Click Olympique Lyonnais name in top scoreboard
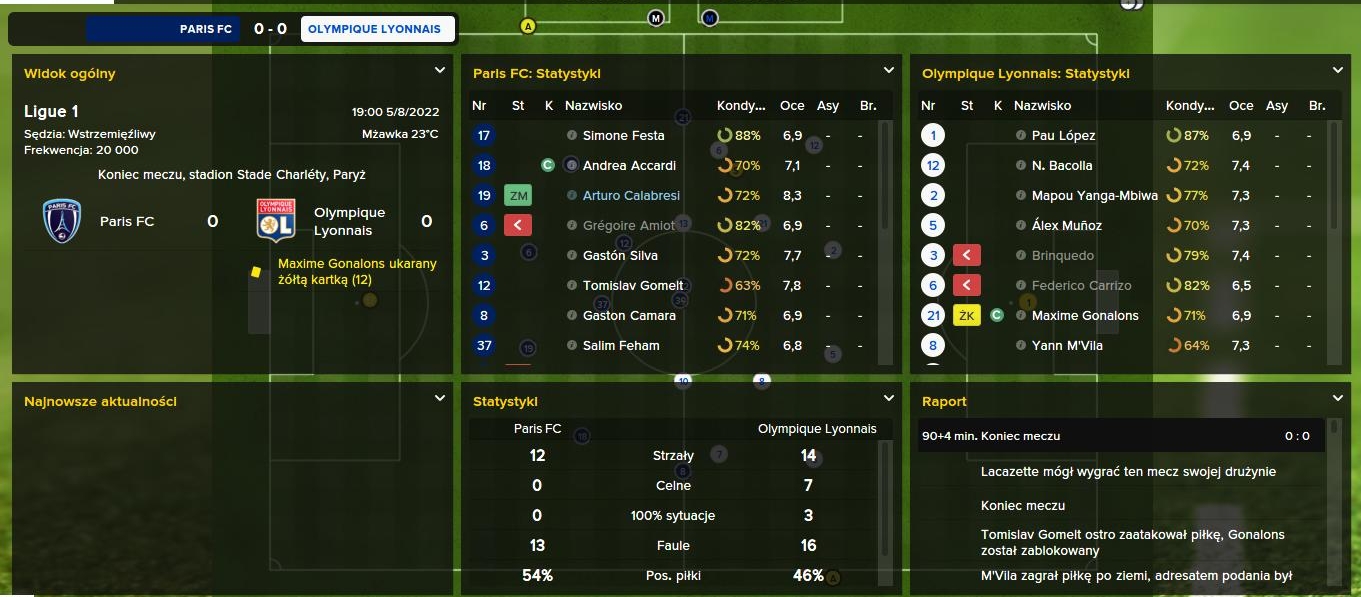Image resolution: width=1361 pixels, height=597 pixels. tap(374, 29)
